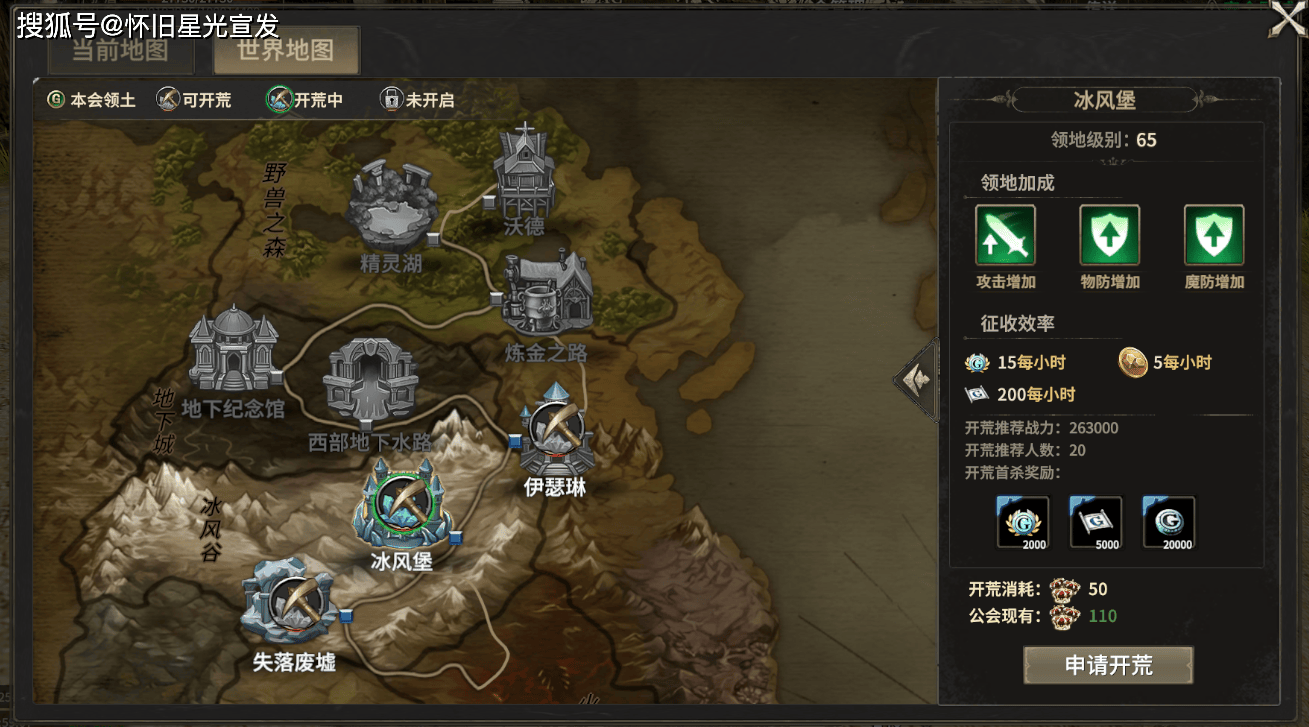View the 2000 first-kill reward item
This screenshot has width=1309, height=727.
pos(1023,522)
